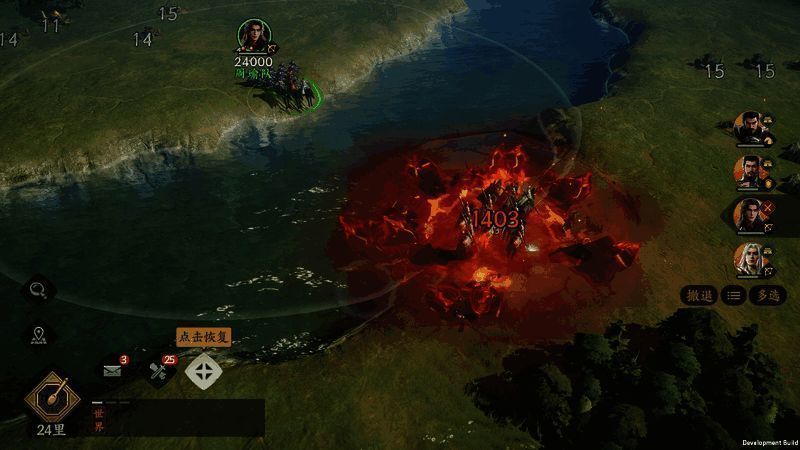This screenshot has width=800, height=450.
Task: Click the white crosshair restore button
Action: tap(204, 372)
